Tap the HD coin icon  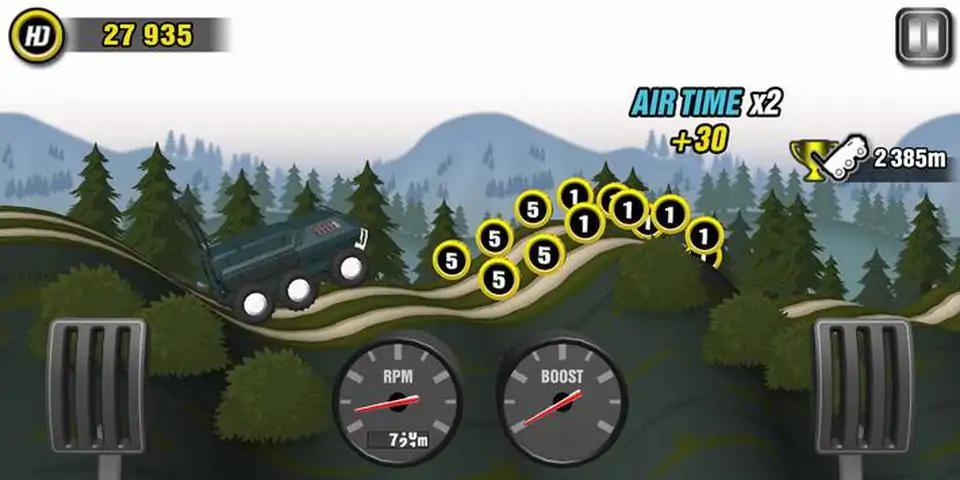click(36, 36)
